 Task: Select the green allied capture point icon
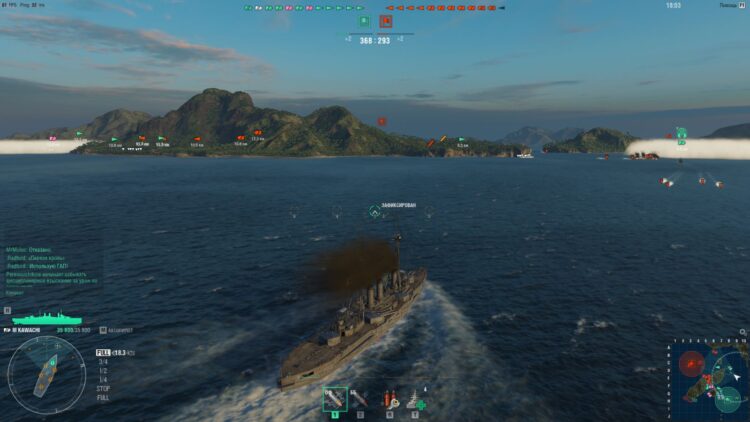[x=364, y=21]
